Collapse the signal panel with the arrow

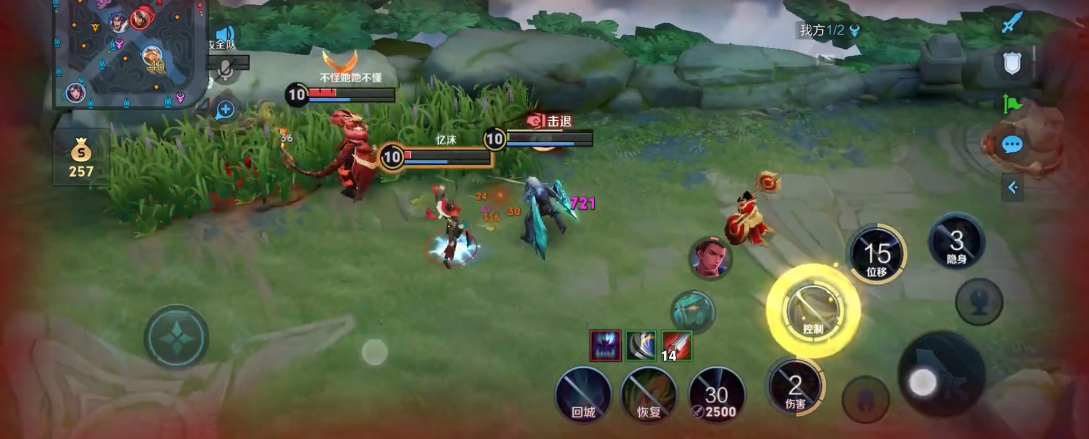point(1012,187)
